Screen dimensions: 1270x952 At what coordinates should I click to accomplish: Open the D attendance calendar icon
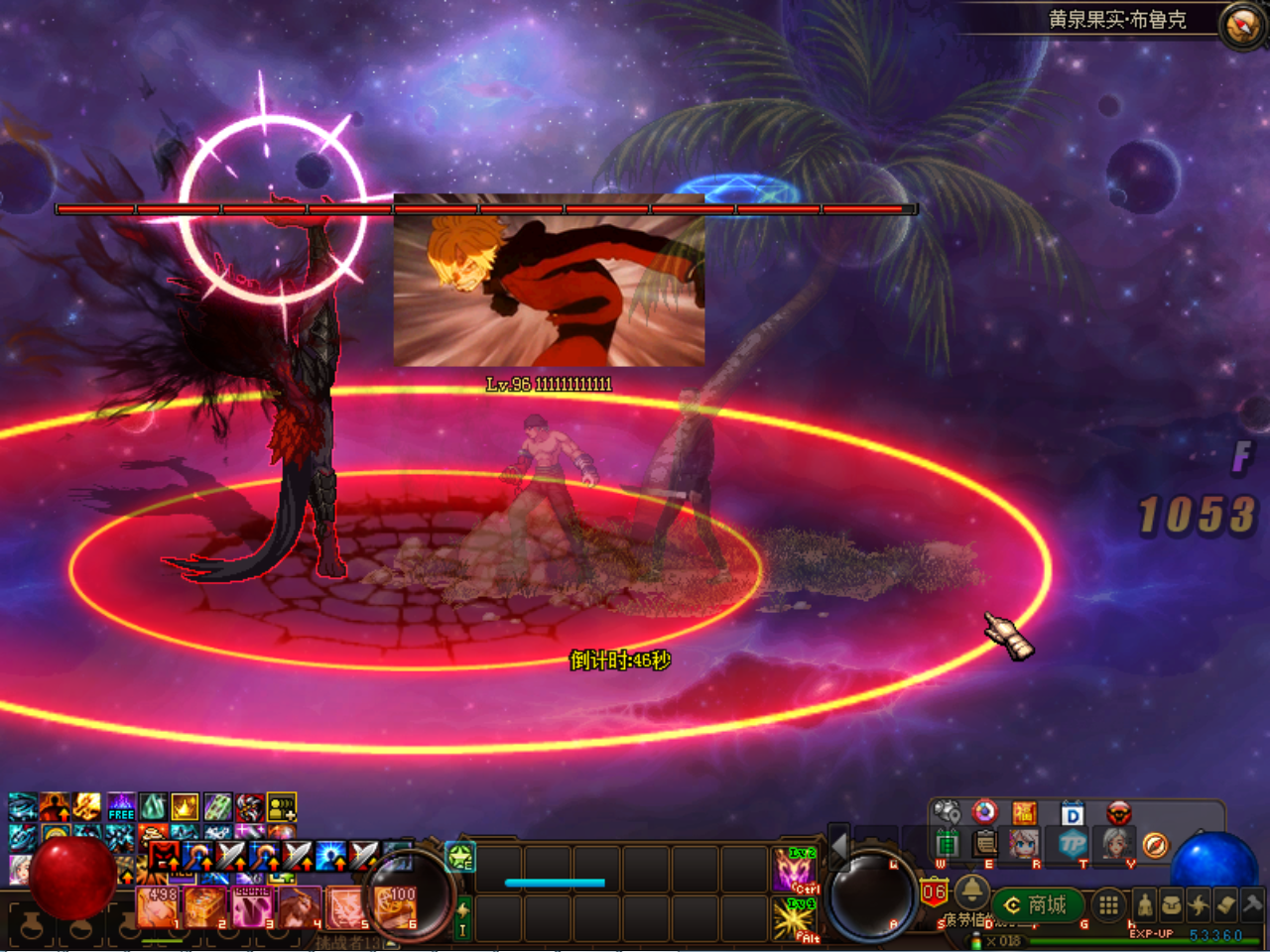tap(1074, 813)
